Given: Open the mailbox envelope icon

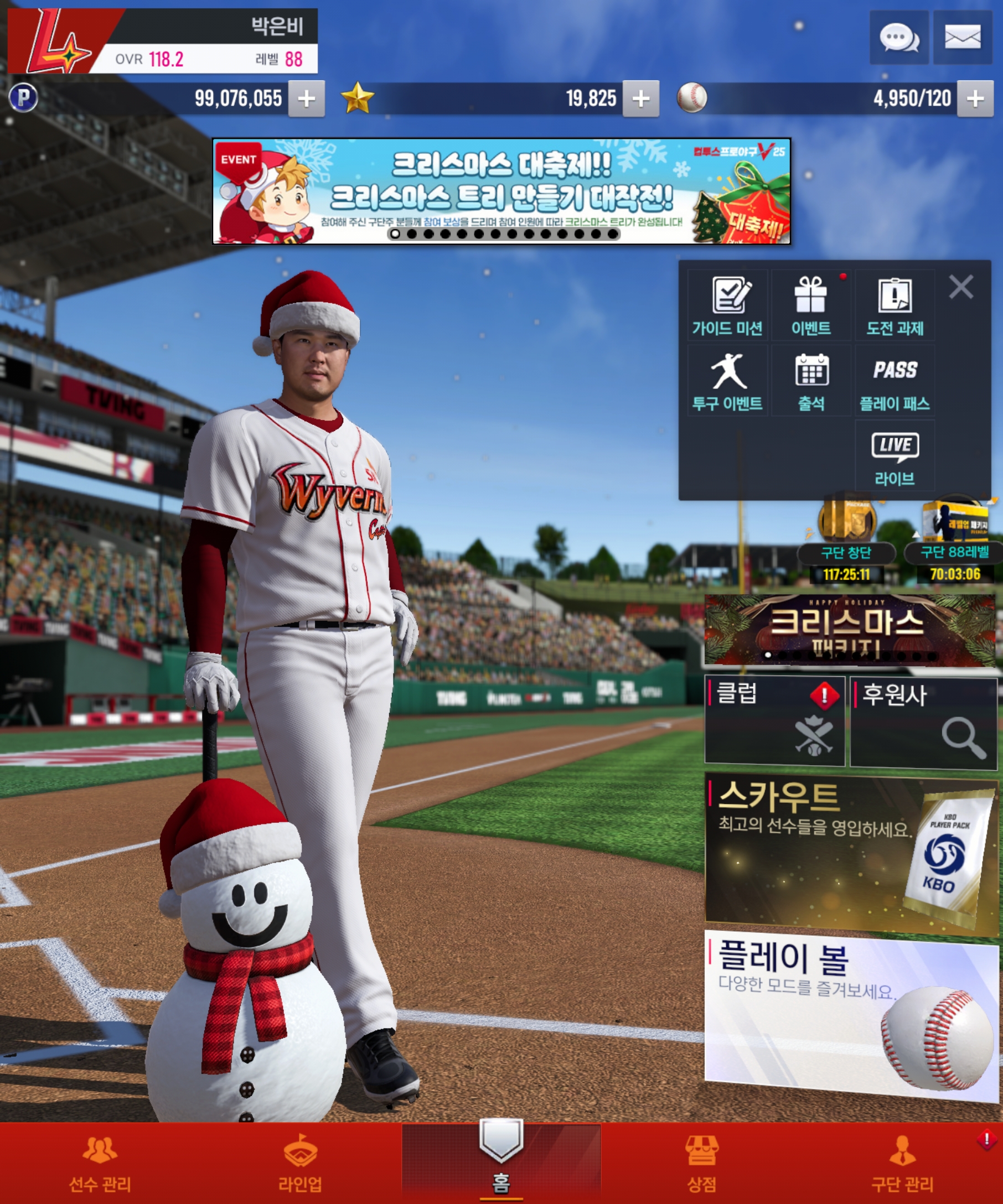Looking at the screenshot, I should pos(961,38).
